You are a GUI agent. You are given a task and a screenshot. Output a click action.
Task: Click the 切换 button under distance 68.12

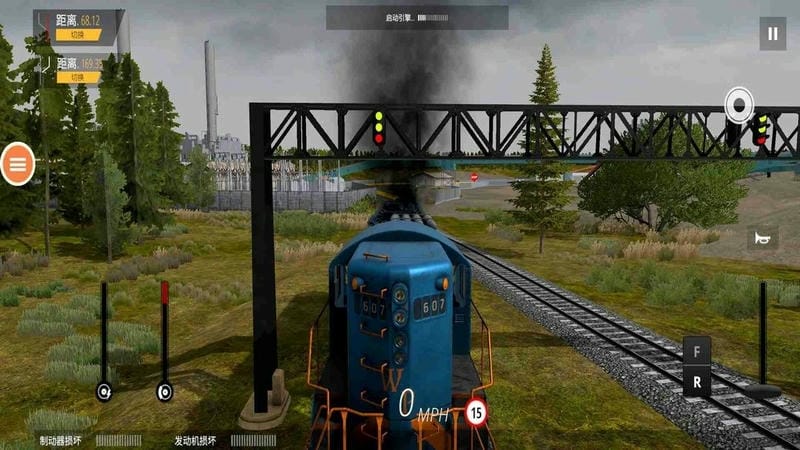click(x=78, y=35)
